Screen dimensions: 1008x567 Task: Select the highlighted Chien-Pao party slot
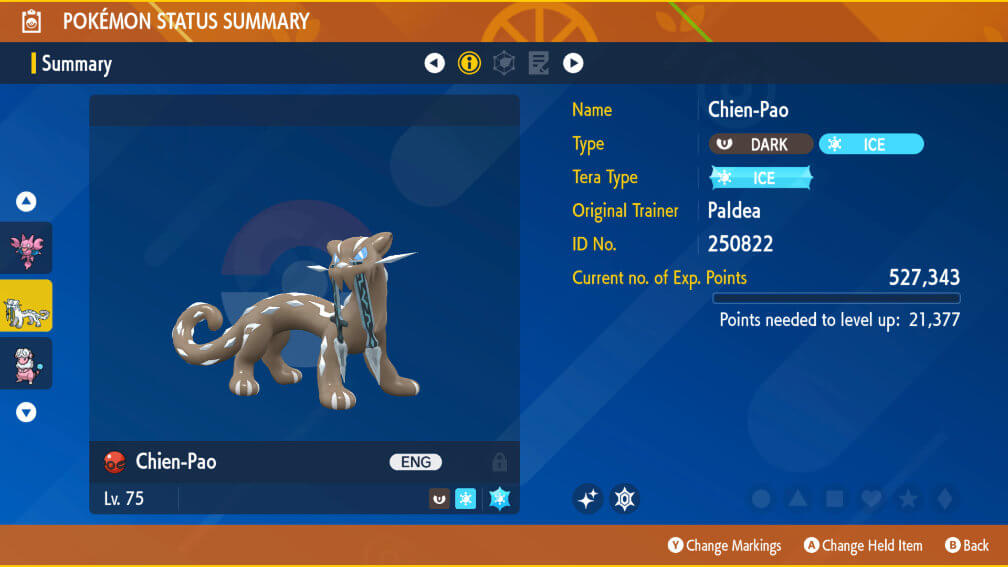pyautogui.click(x=26, y=306)
